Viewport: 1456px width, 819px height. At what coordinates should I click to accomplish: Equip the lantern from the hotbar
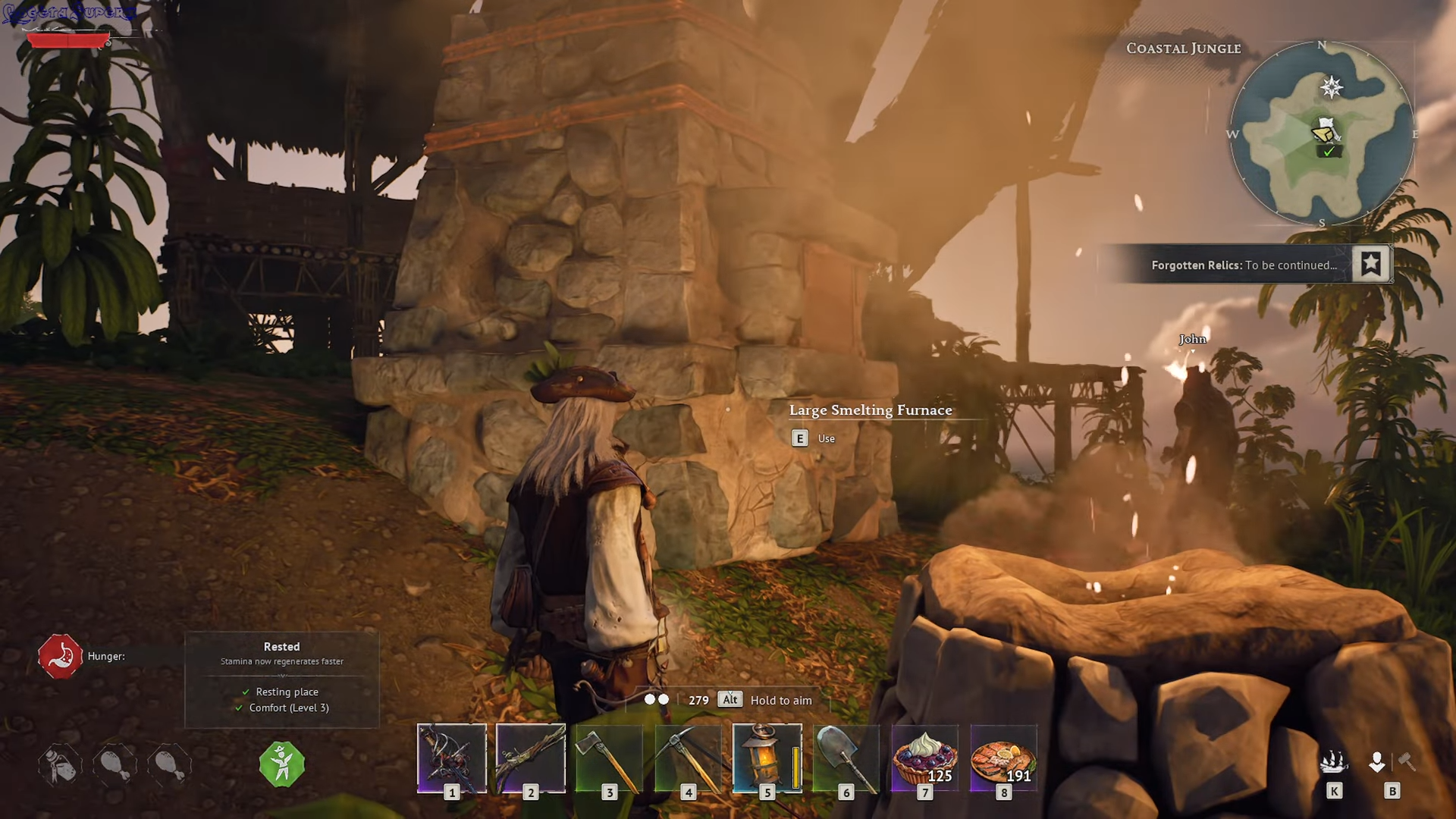(767, 758)
